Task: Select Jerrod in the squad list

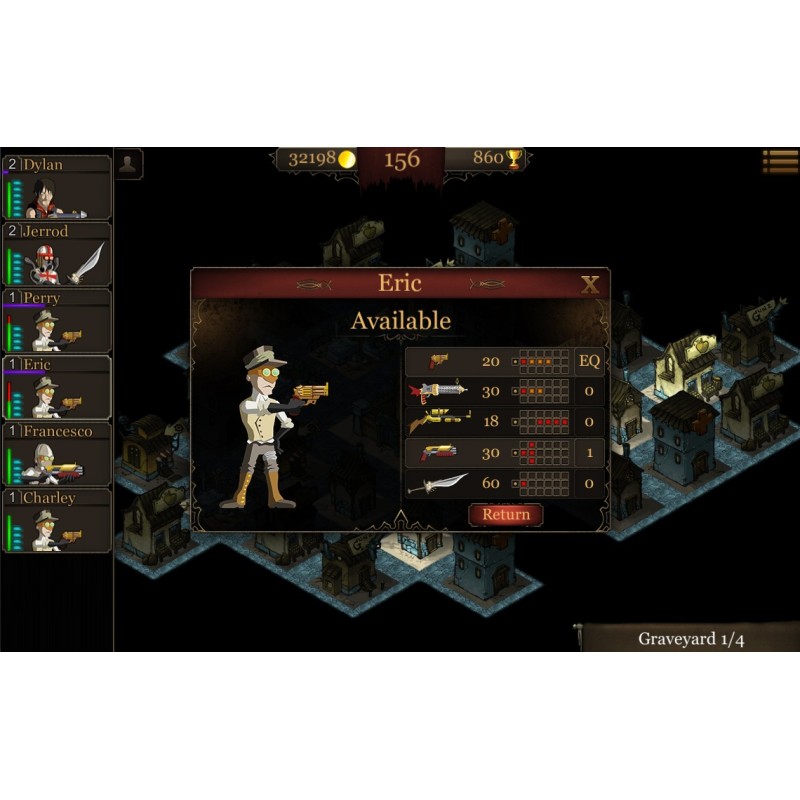Action: click(x=57, y=254)
